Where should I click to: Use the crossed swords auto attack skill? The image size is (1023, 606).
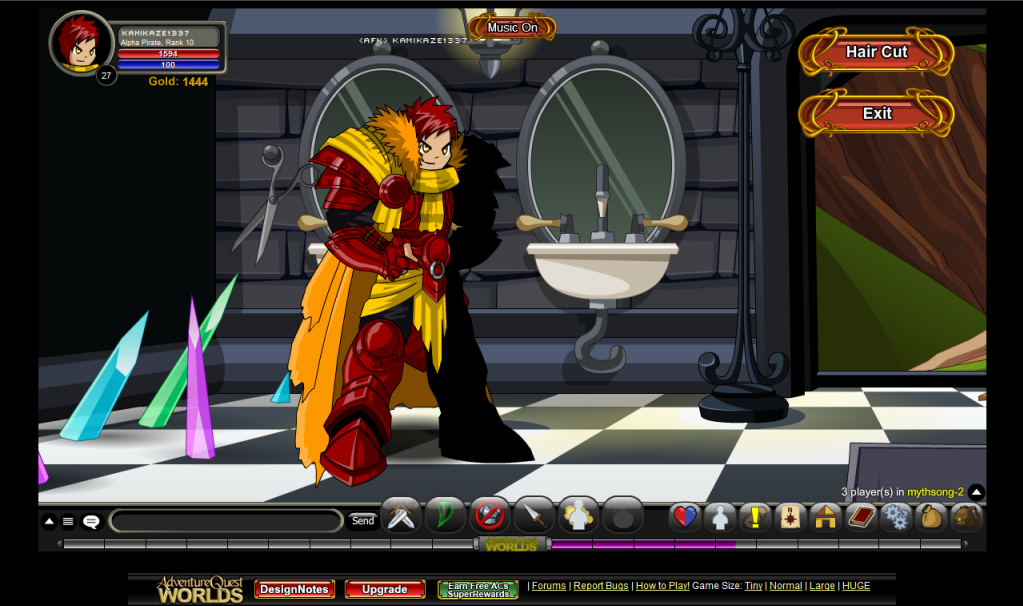point(402,516)
